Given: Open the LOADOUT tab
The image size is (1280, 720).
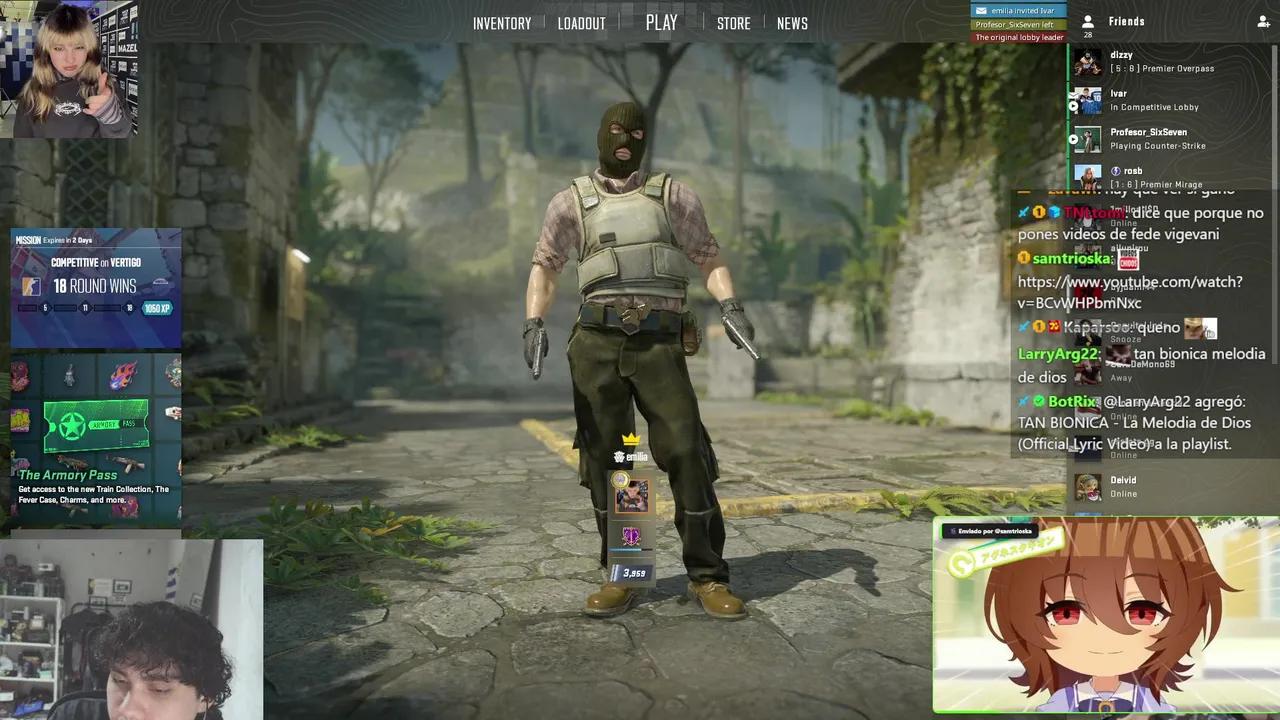Looking at the screenshot, I should click(x=582, y=22).
